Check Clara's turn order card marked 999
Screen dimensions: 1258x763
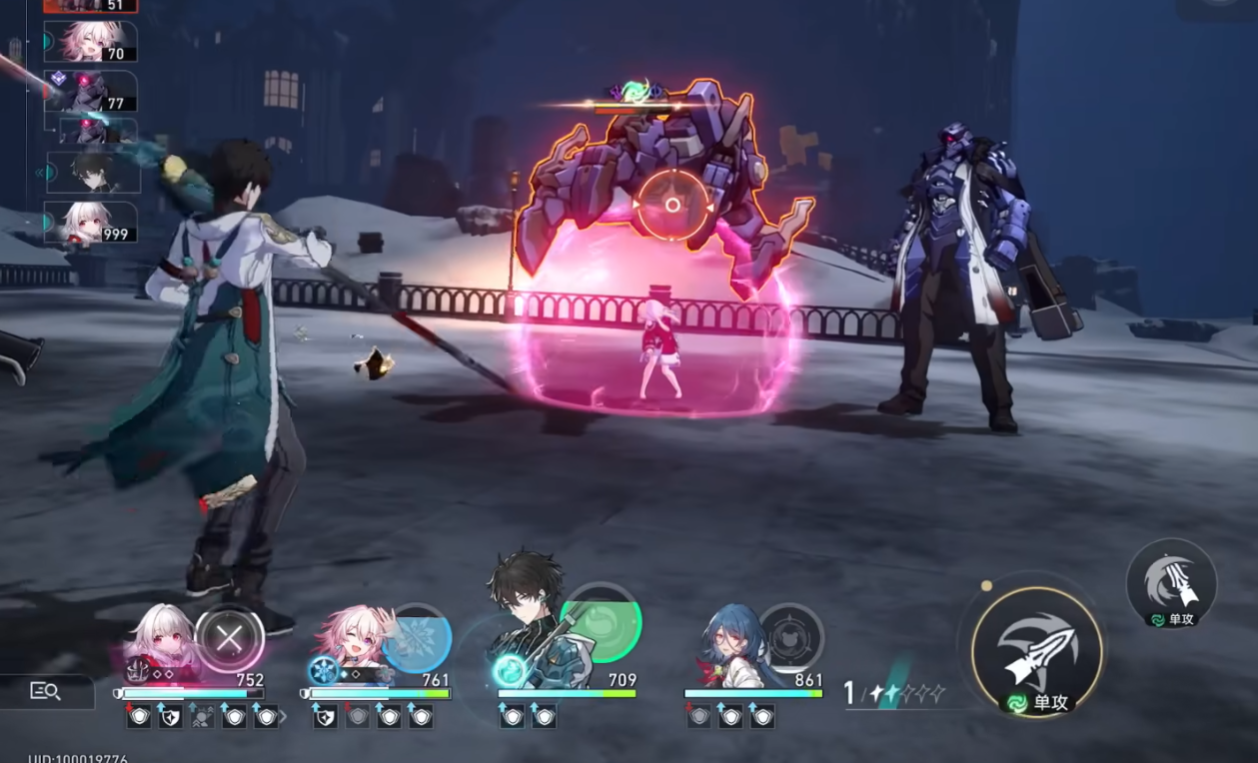[x=92, y=222]
